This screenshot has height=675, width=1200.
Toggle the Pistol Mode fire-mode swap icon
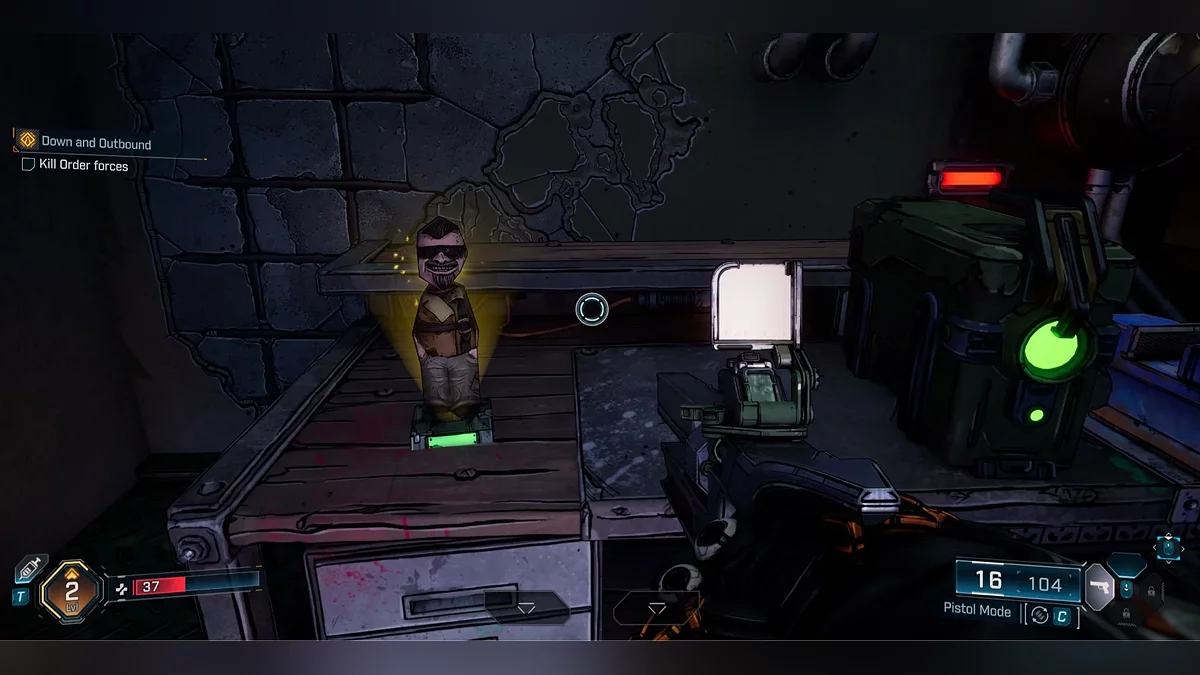tap(1039, 616)
